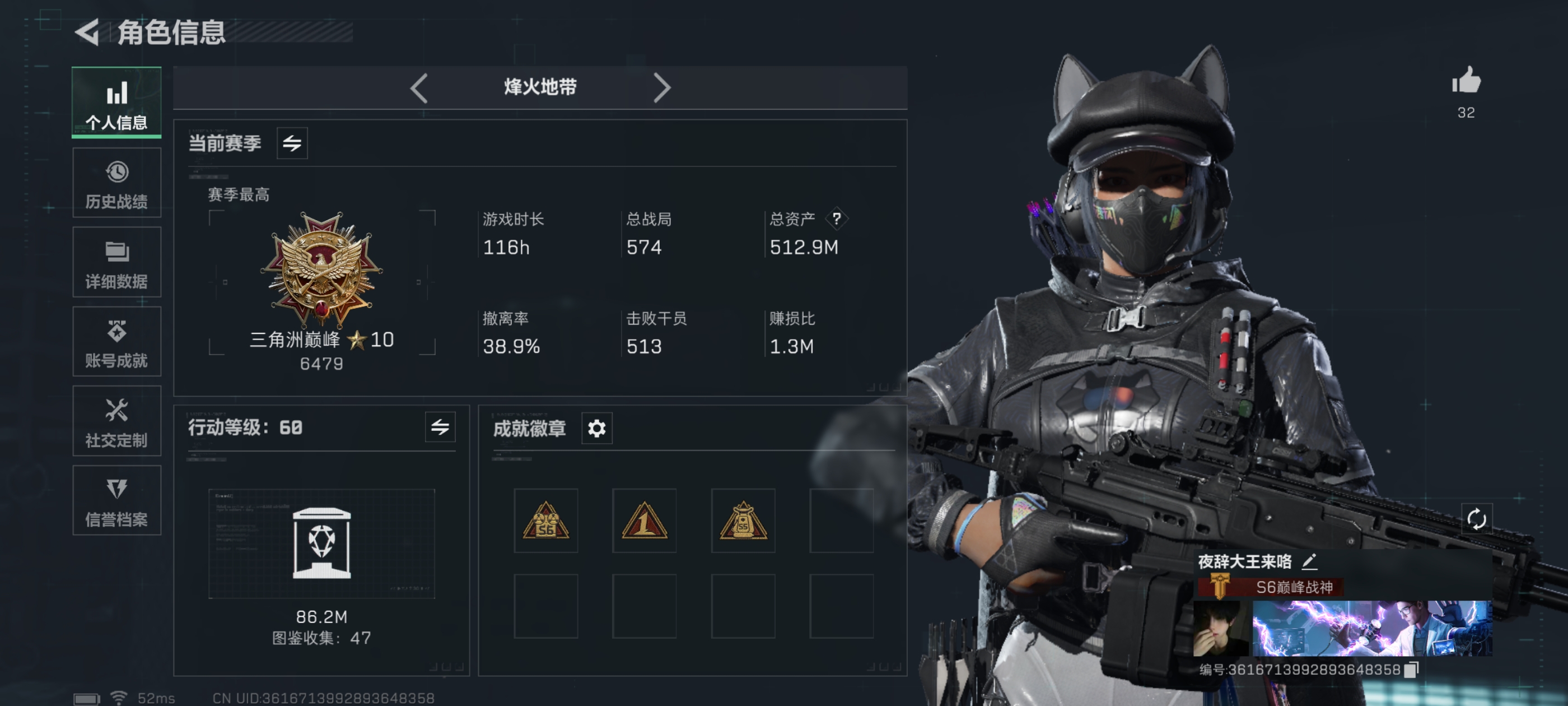View the 信誉档案 tab
1568x706 pixels.
116,501
